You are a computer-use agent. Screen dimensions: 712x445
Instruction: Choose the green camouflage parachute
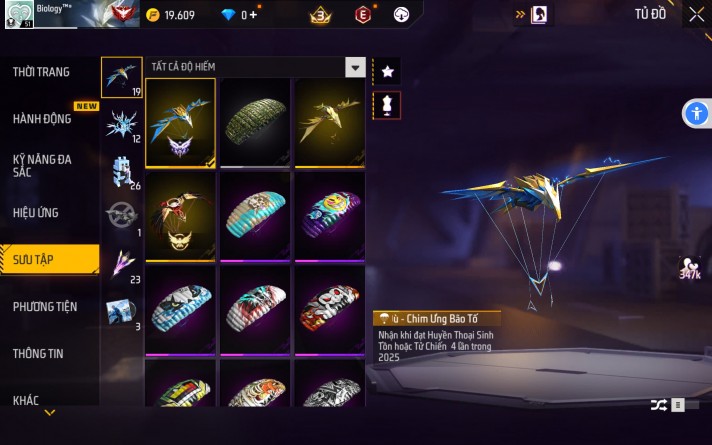254,122
